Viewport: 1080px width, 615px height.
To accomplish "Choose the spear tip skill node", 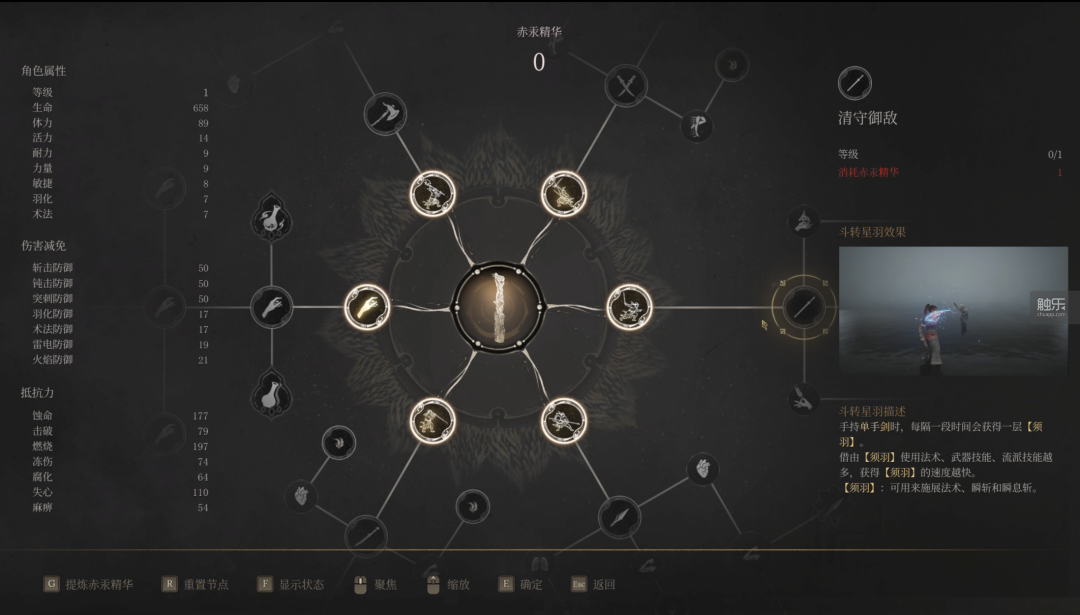I will pos(619,516).
